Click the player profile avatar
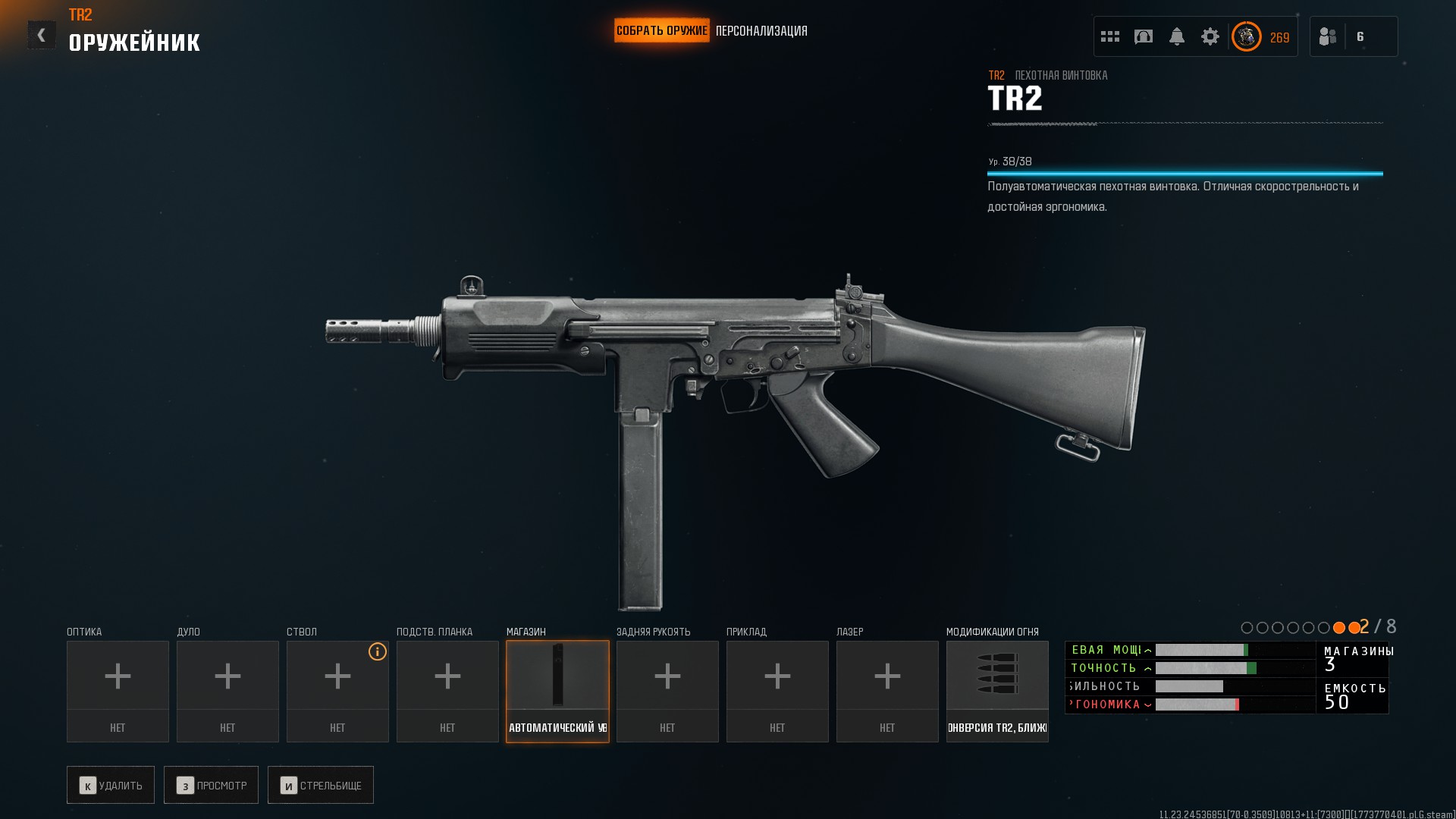 [1246, 36]
